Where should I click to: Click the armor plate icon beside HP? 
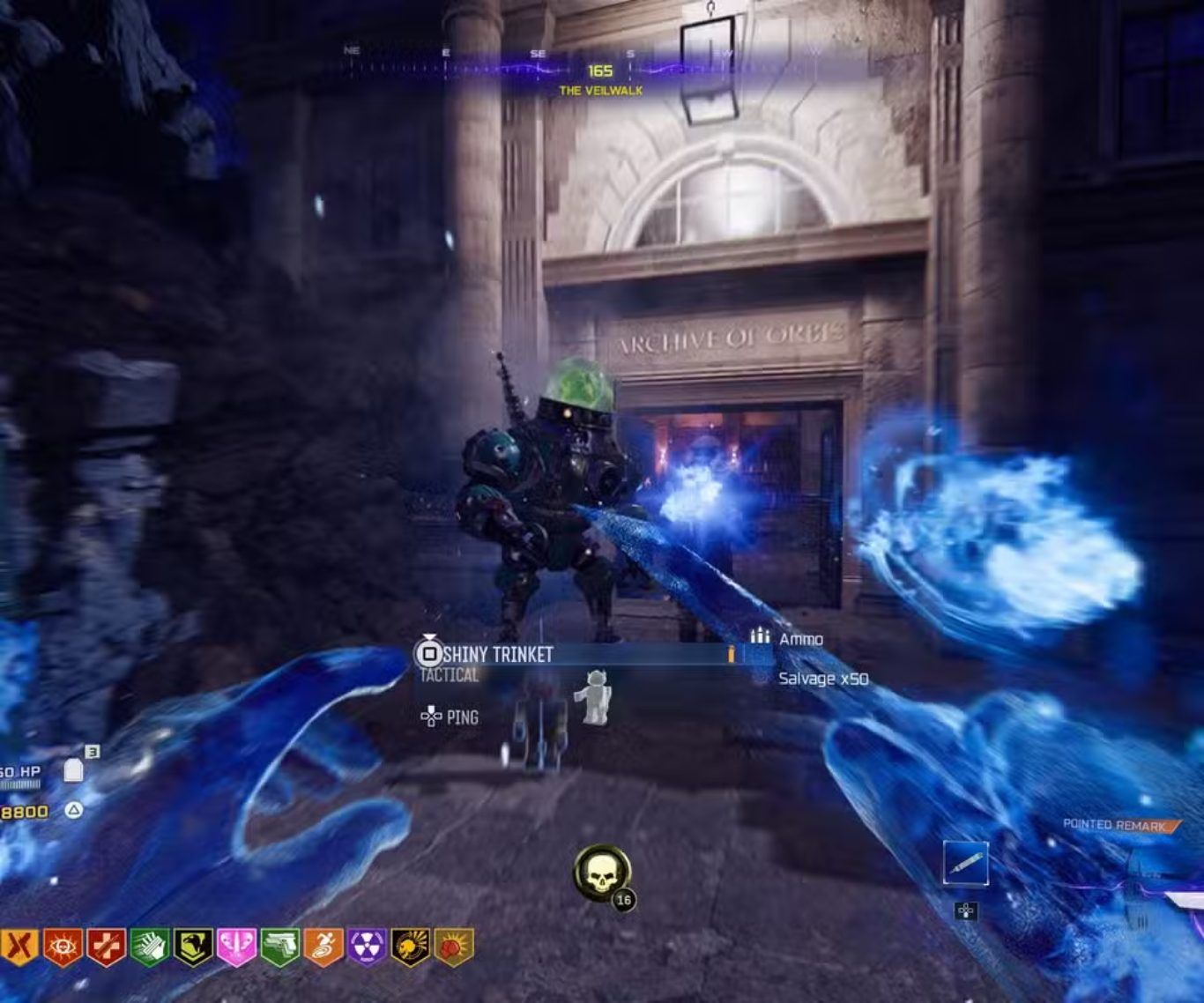click(74, 772)
